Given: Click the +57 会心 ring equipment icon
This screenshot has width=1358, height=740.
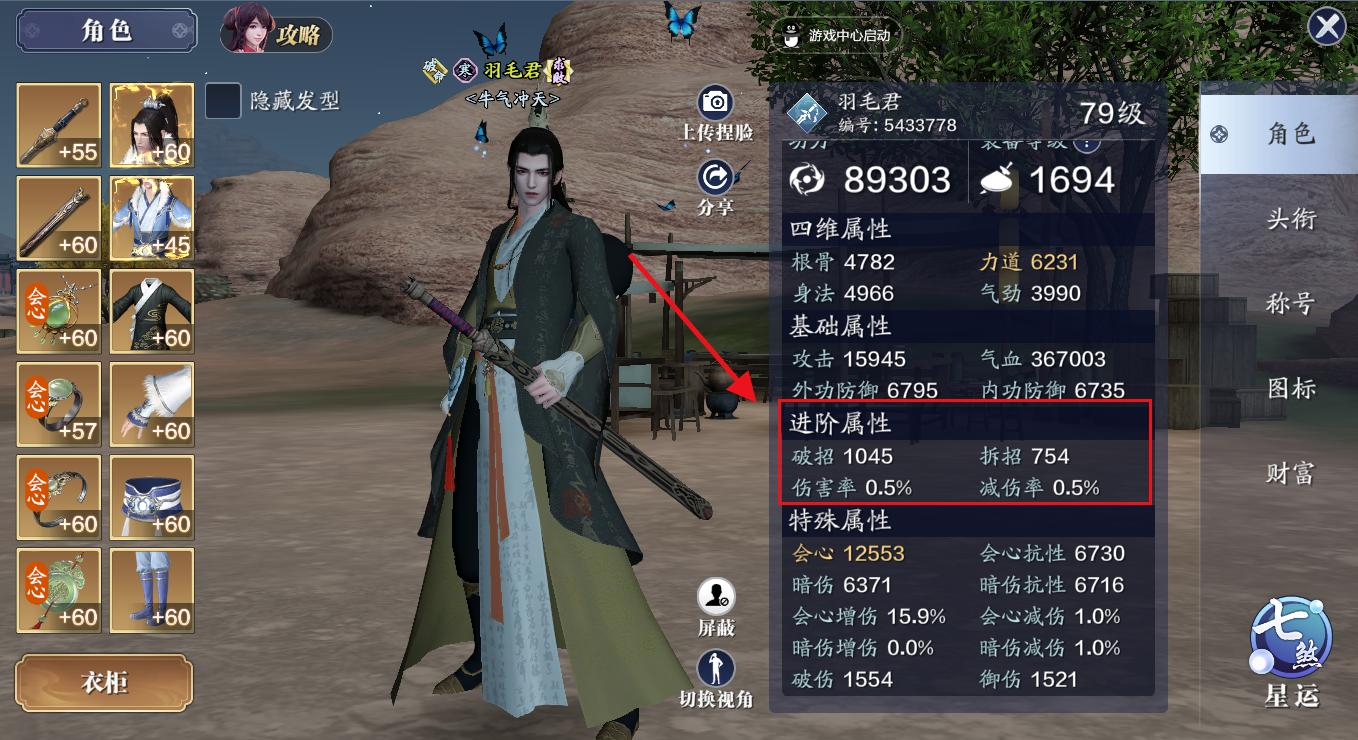Looking at the screenshot, I should (58, 405).
